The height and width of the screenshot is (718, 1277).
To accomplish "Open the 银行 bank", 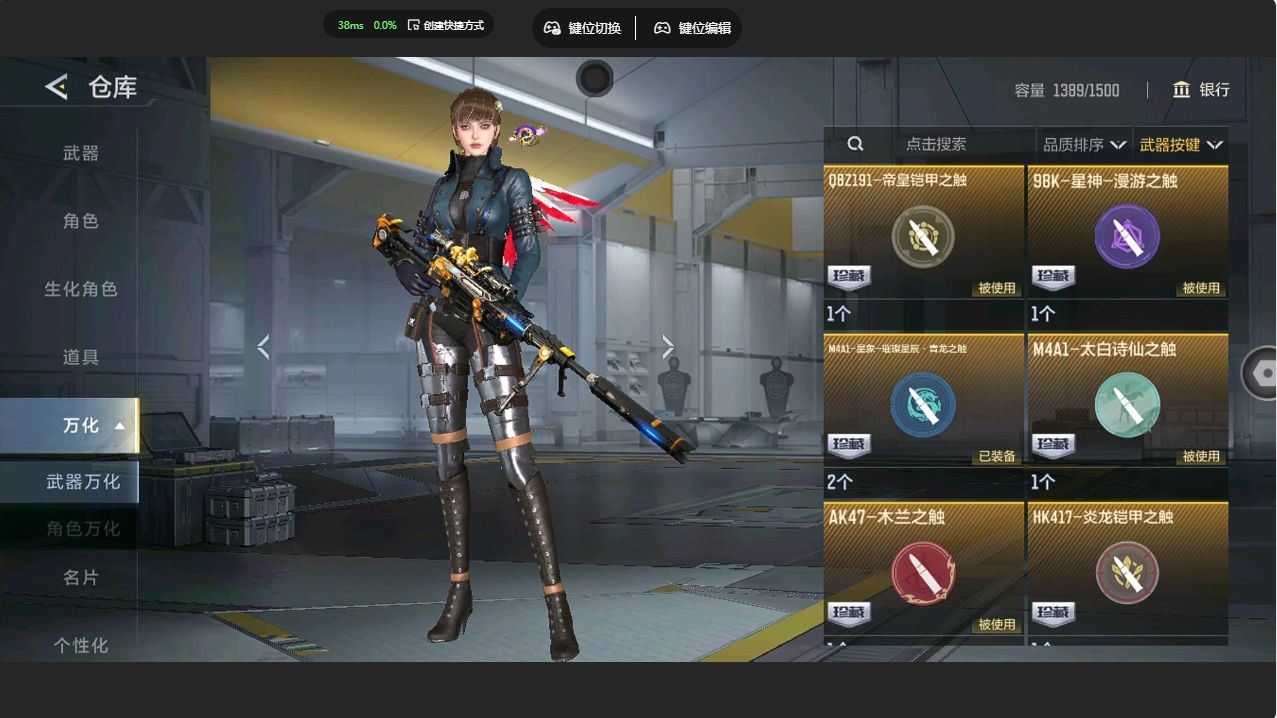I will (x=1201, y=90).
